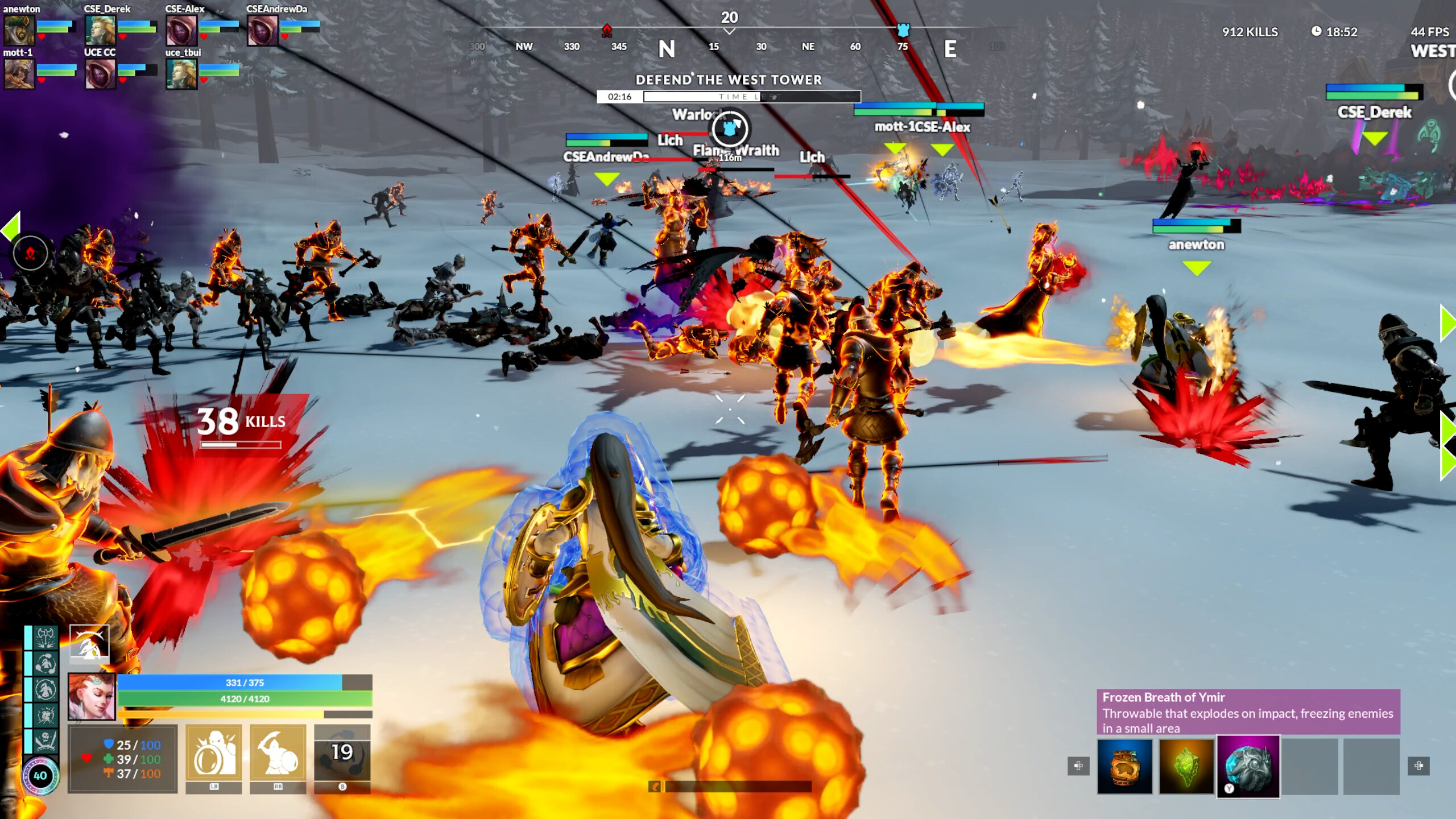The image size is (1456, 819).
Task: Select the DEFEND THE WEST TOWER objective banner
Action: tap(728, 80)
